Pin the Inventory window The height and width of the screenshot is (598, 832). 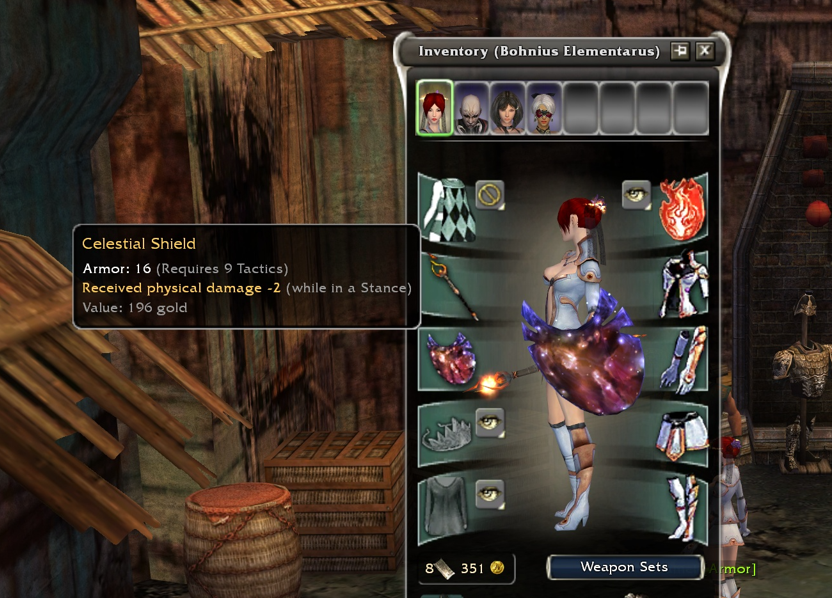[680, 51]
